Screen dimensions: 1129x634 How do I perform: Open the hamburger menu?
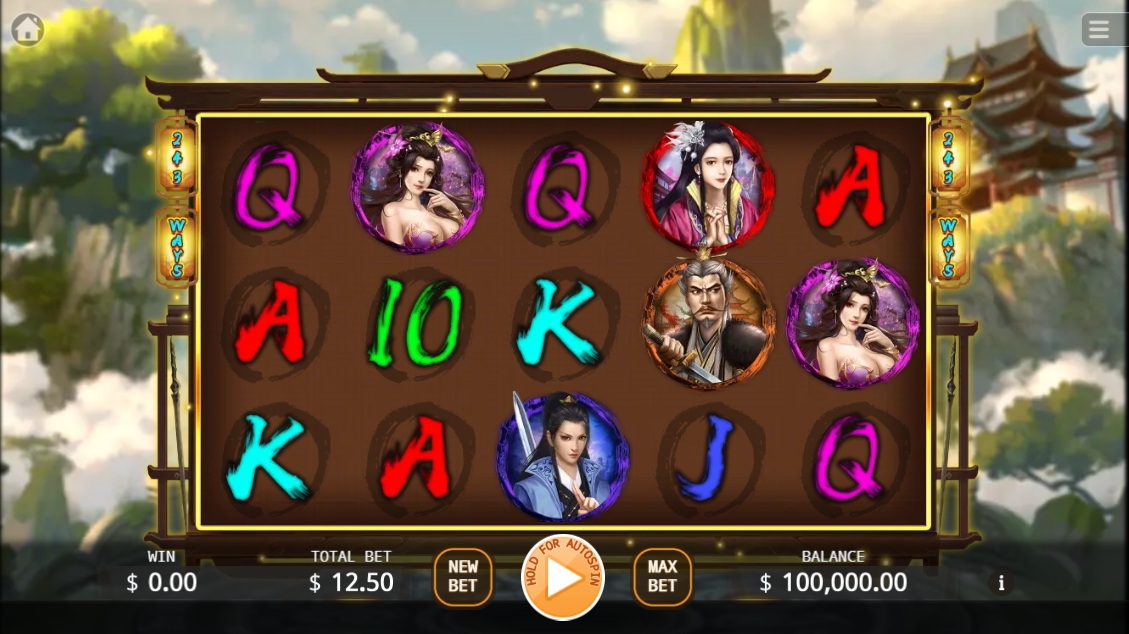tap(1100, 30)
